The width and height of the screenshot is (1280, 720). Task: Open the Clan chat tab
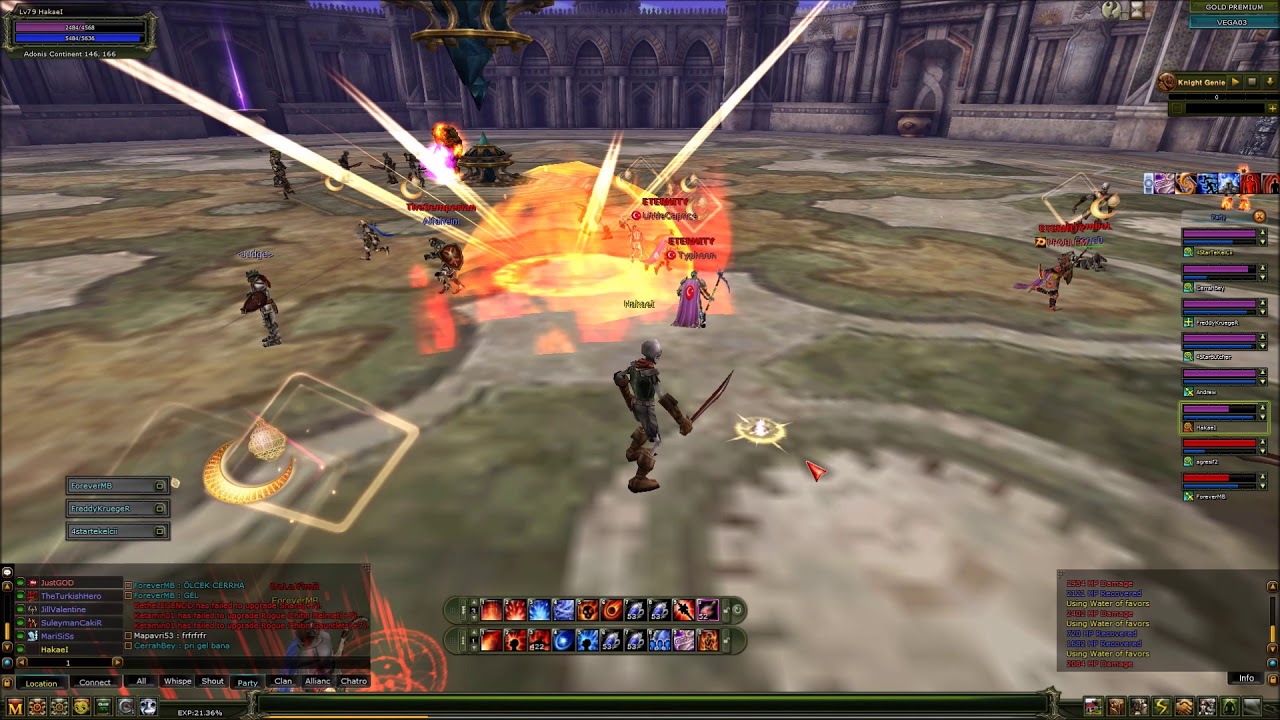click(x=283, y=681)
